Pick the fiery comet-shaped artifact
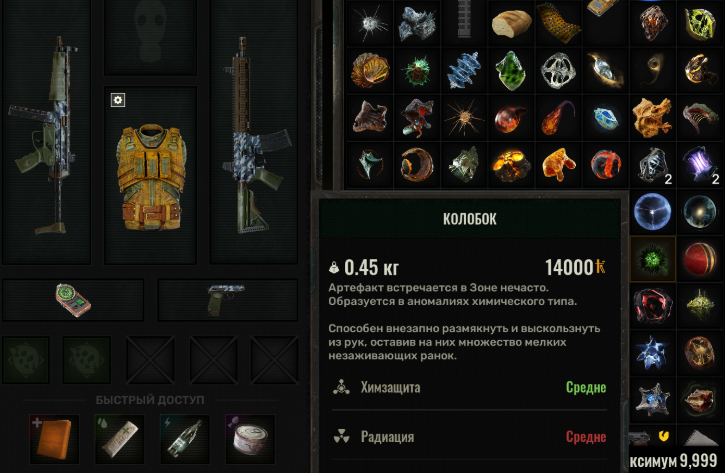 click(x=555, y=116)
